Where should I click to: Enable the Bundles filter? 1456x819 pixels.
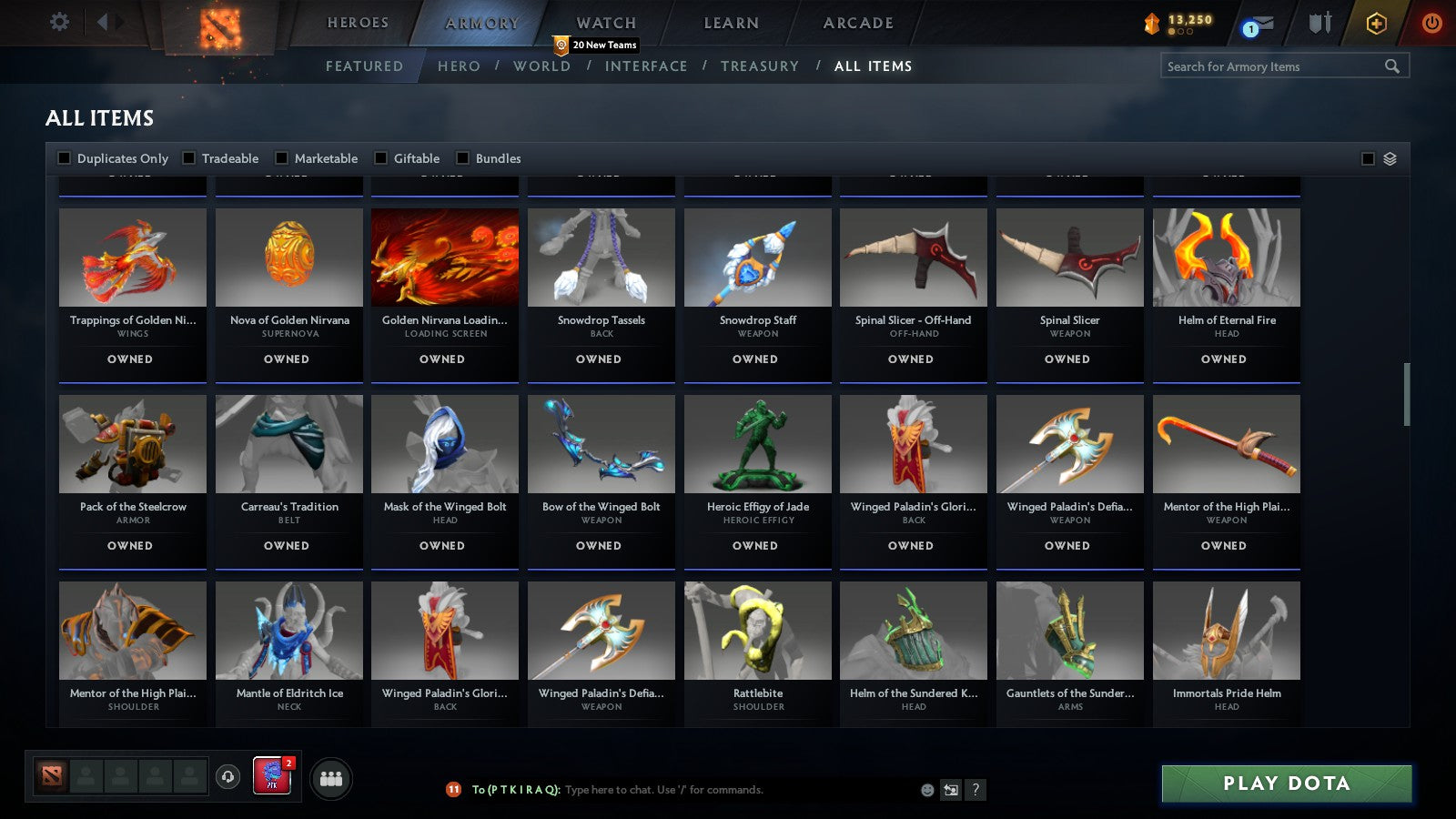[x=462, y=157]
